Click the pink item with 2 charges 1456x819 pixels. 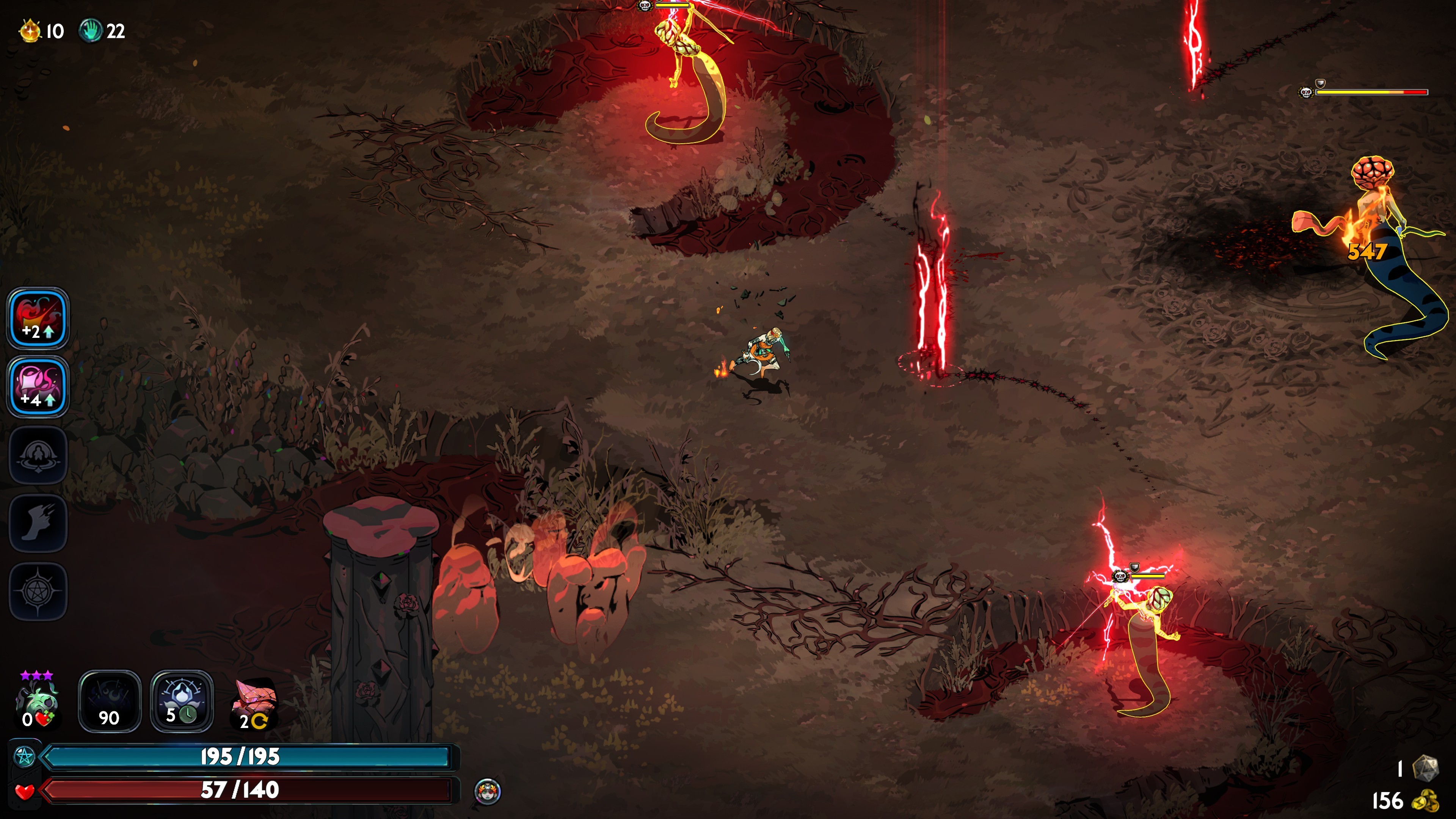tap(254, 703)
